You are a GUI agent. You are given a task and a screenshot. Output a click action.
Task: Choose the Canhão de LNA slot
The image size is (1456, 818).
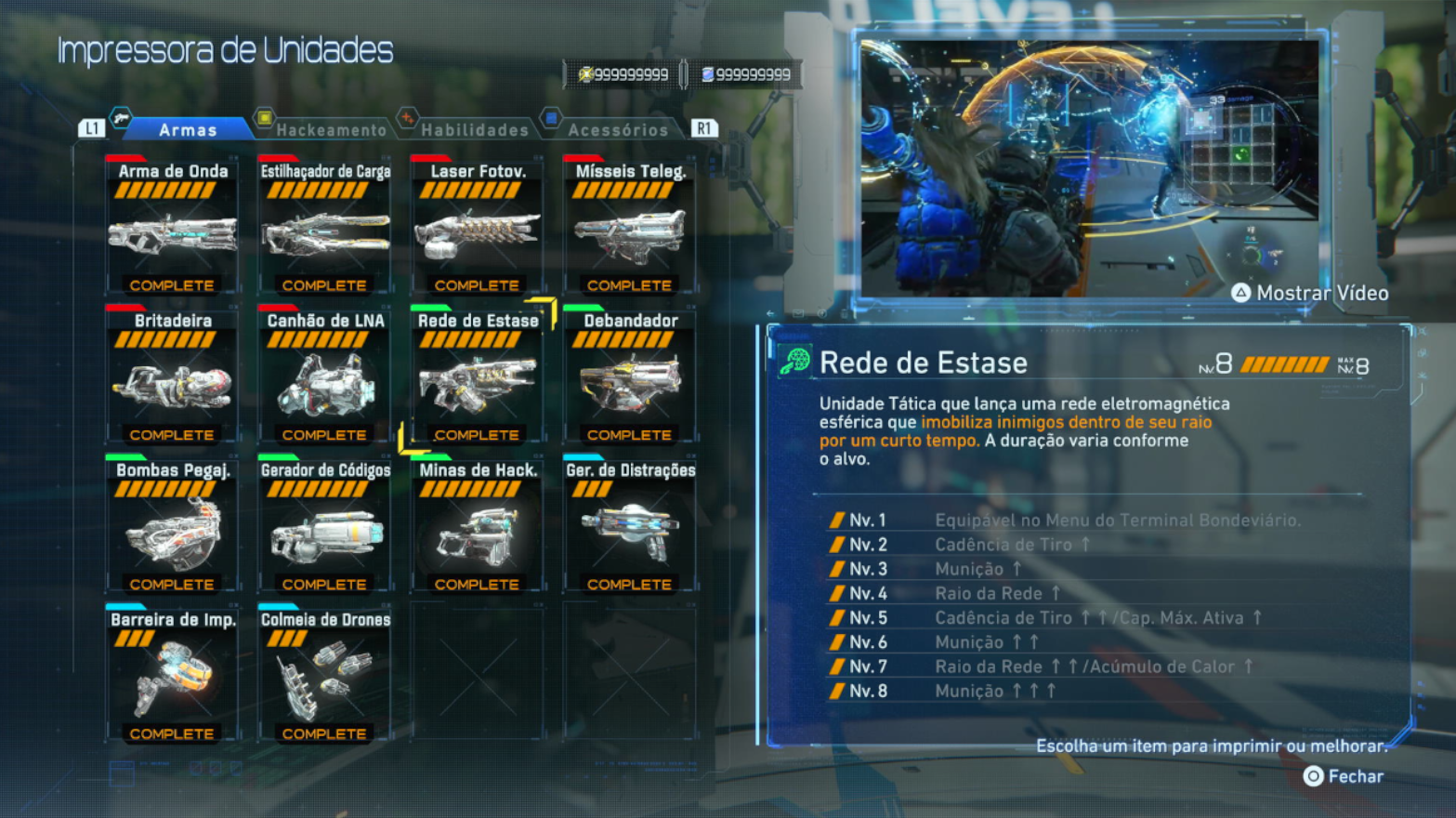click(x=324, y=376)
